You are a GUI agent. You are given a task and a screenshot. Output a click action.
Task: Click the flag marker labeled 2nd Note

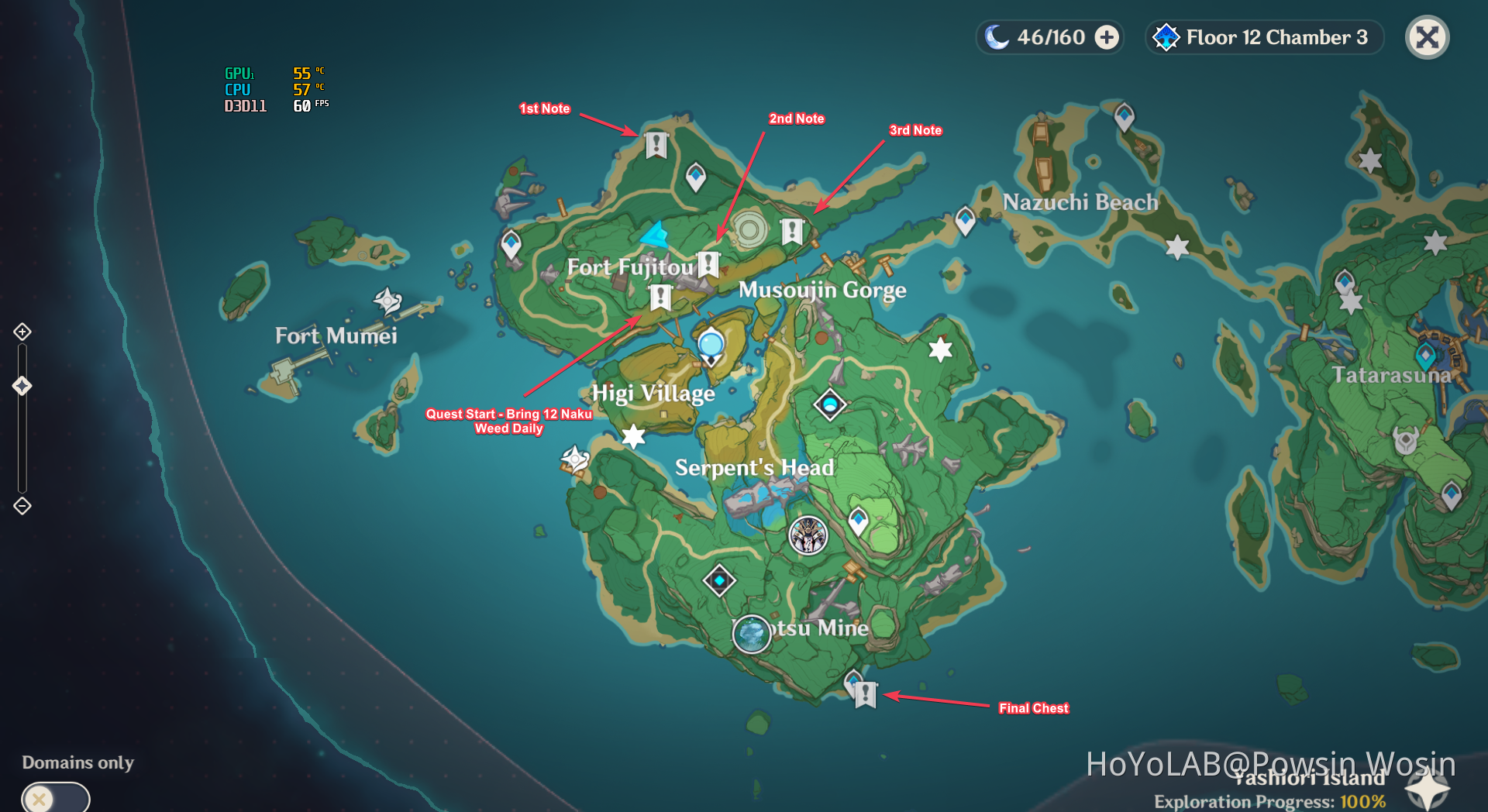coord(708,263)
